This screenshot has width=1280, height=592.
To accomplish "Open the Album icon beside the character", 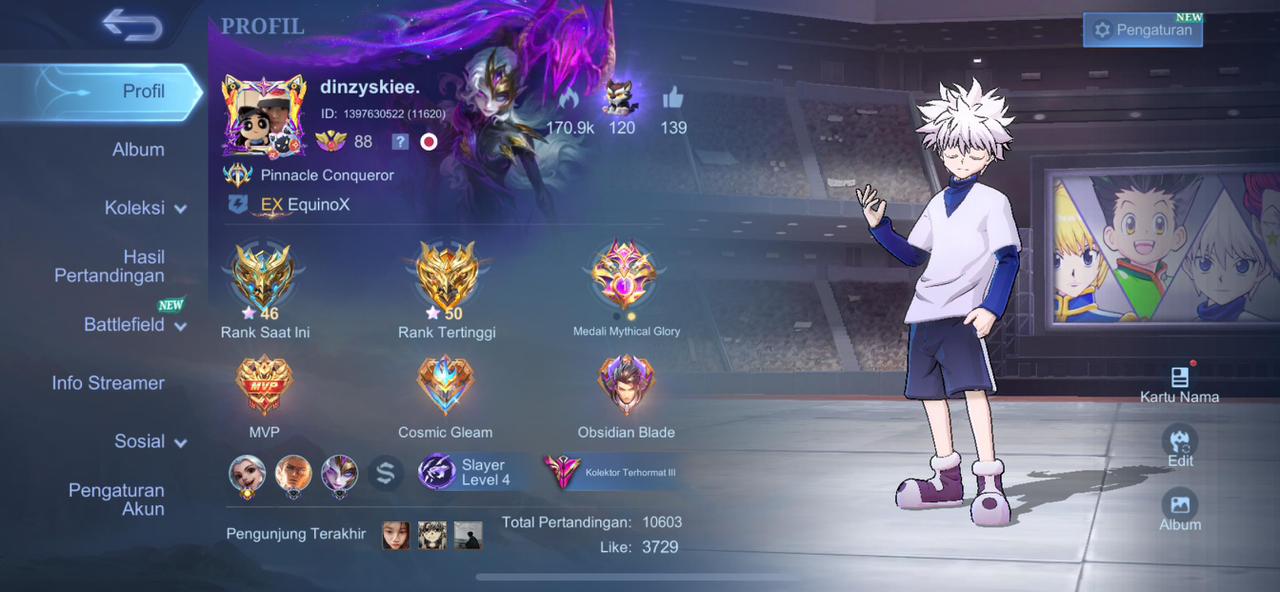I will 1180,510.
